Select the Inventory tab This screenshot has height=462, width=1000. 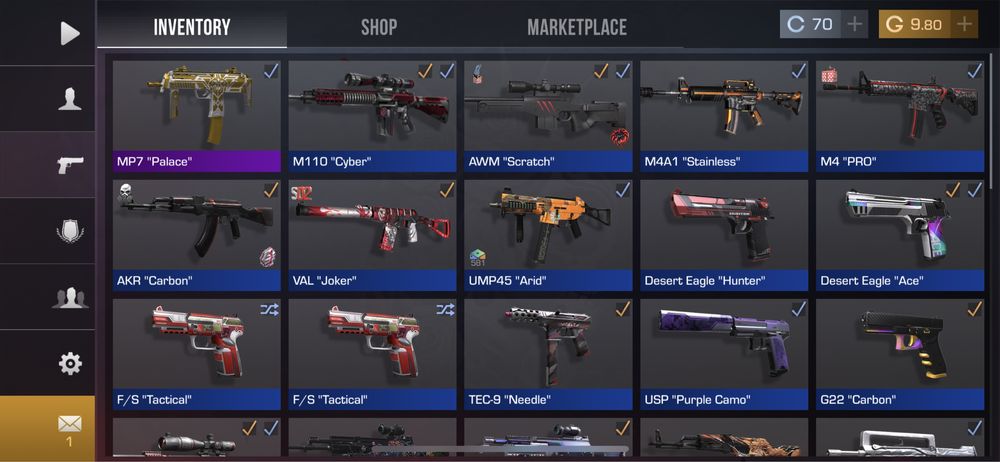click(192, 27)
